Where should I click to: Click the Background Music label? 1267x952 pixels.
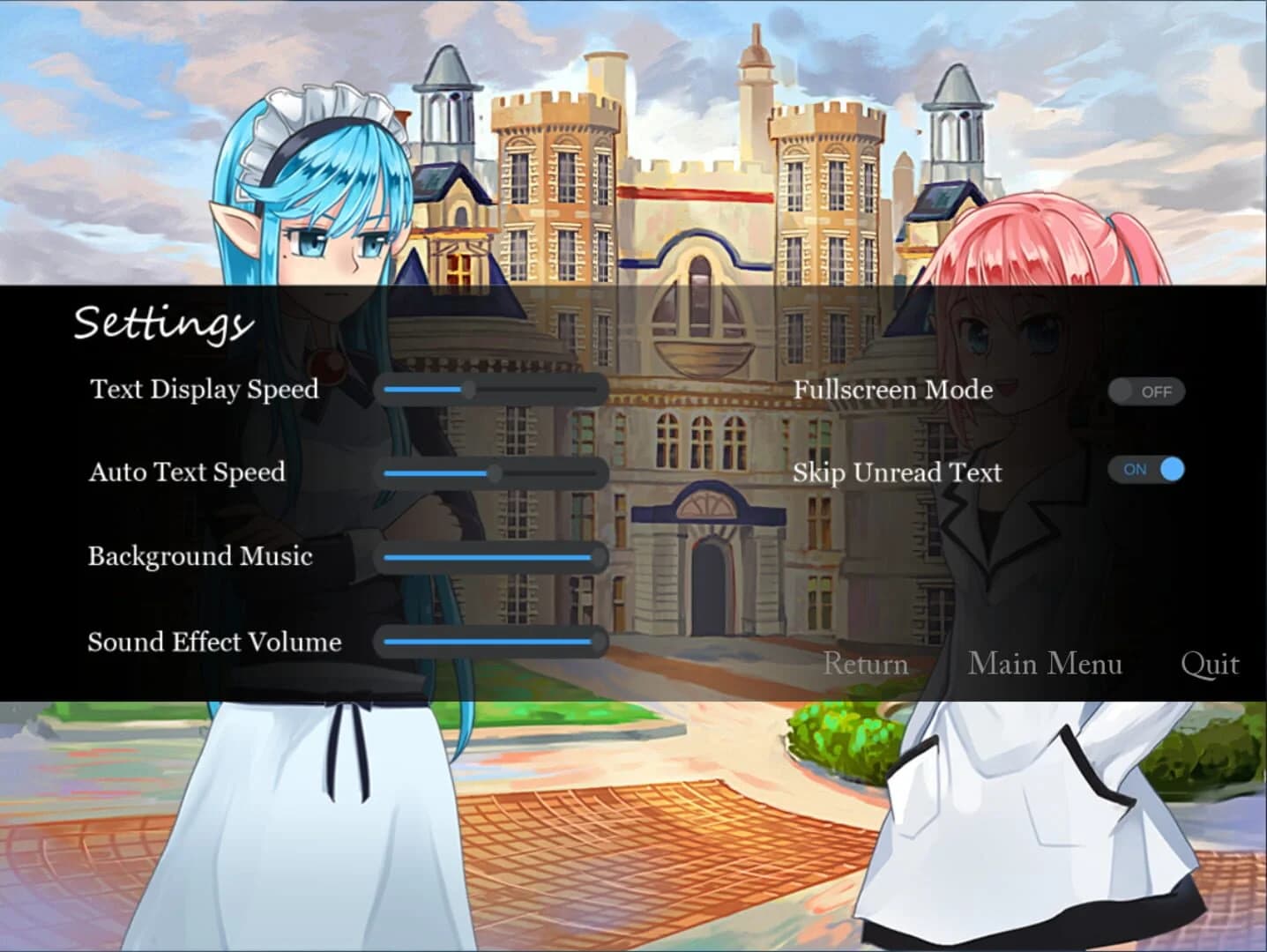click(198, 557)
